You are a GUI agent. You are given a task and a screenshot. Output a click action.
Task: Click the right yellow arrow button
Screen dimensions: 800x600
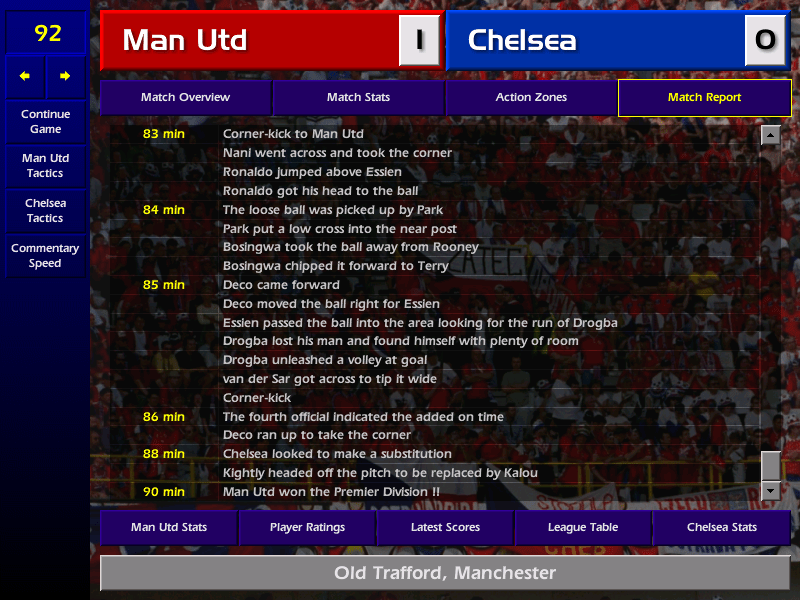click(65, 76)
